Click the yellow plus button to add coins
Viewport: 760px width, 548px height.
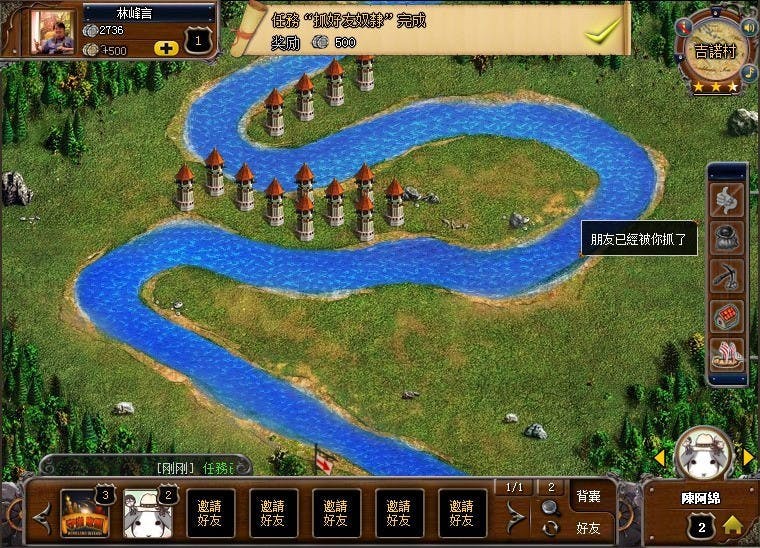tap(167, 48)
